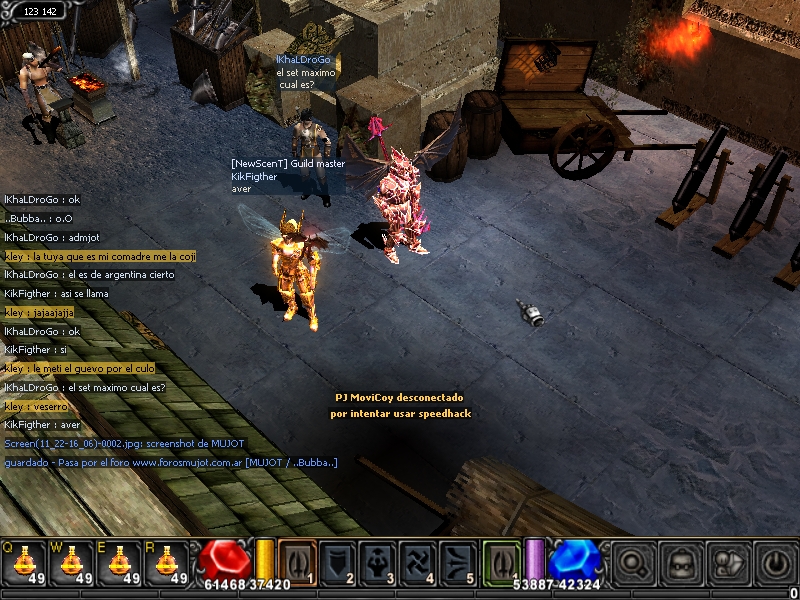Image resolution: width=800 pixels, height=600 pixels.
Task: Activate skill slot 3 on the hotbar
Action: click(379, 561)
